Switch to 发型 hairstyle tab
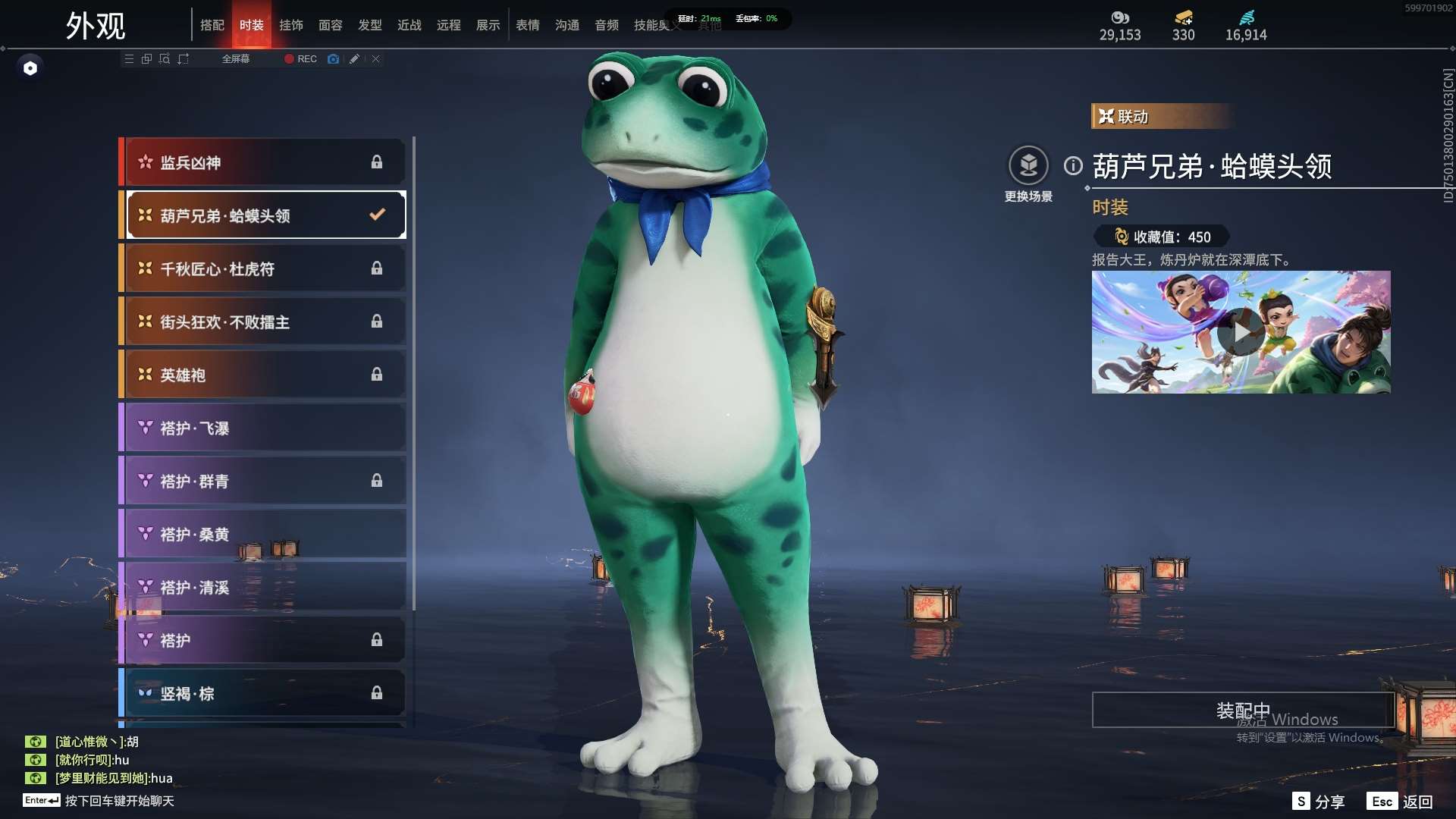 [x=369, y=25]
